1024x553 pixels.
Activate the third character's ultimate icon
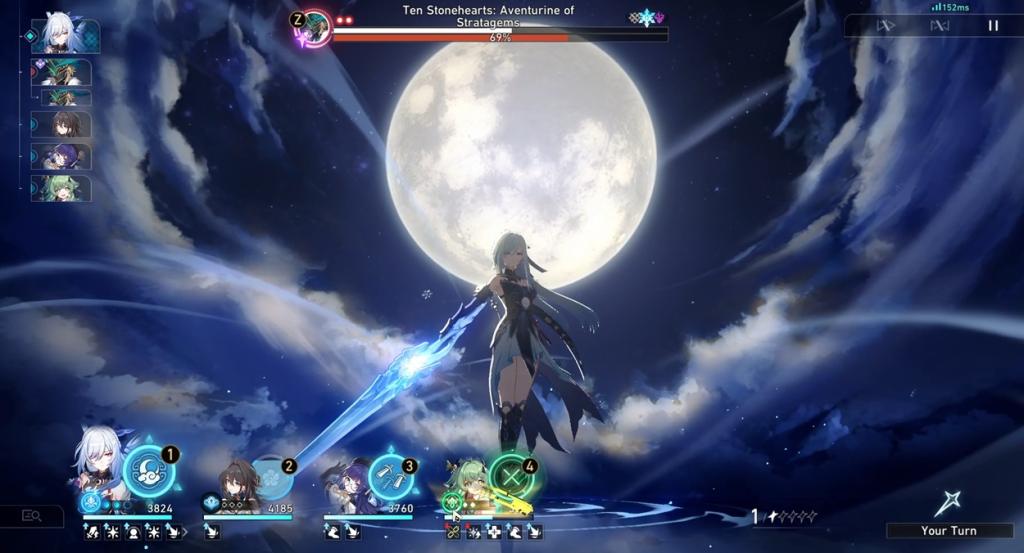390,477
